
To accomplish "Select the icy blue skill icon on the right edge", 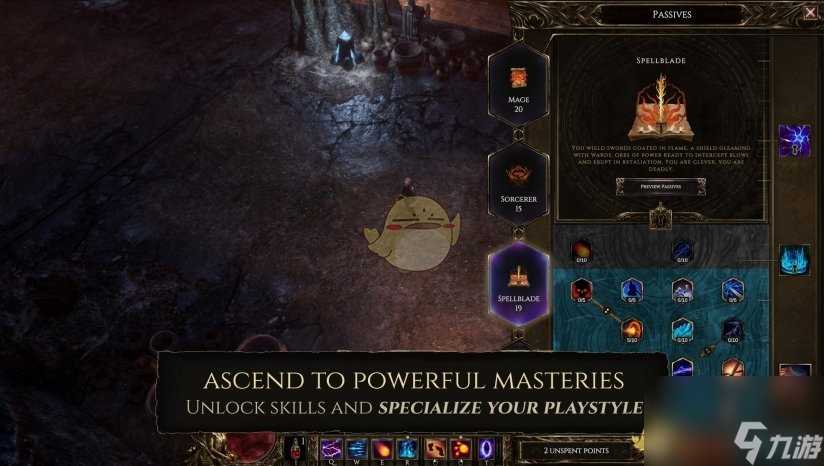I will tap(794, 259).
